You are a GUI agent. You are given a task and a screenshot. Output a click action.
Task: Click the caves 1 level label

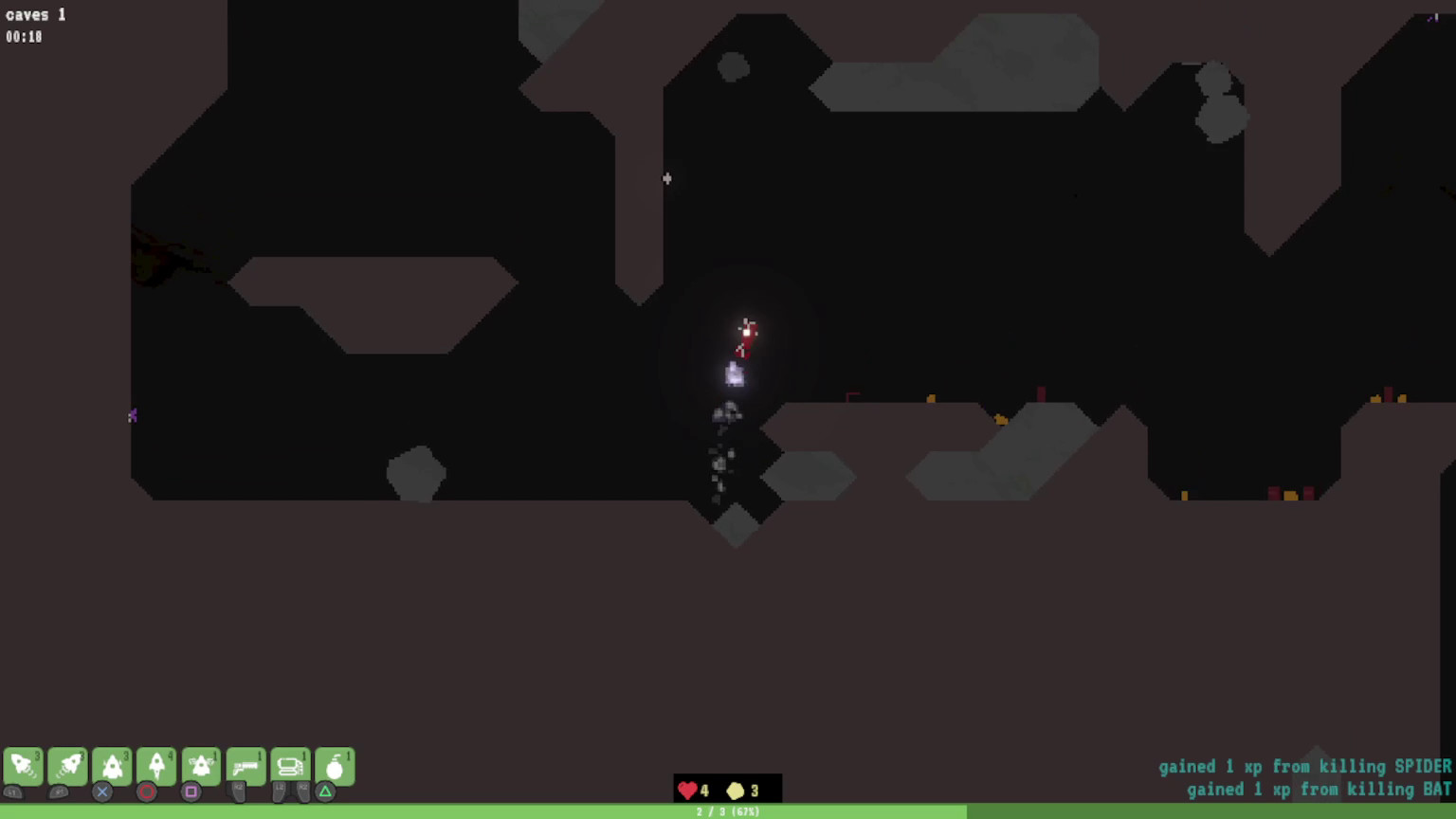(x=35, y=14)
